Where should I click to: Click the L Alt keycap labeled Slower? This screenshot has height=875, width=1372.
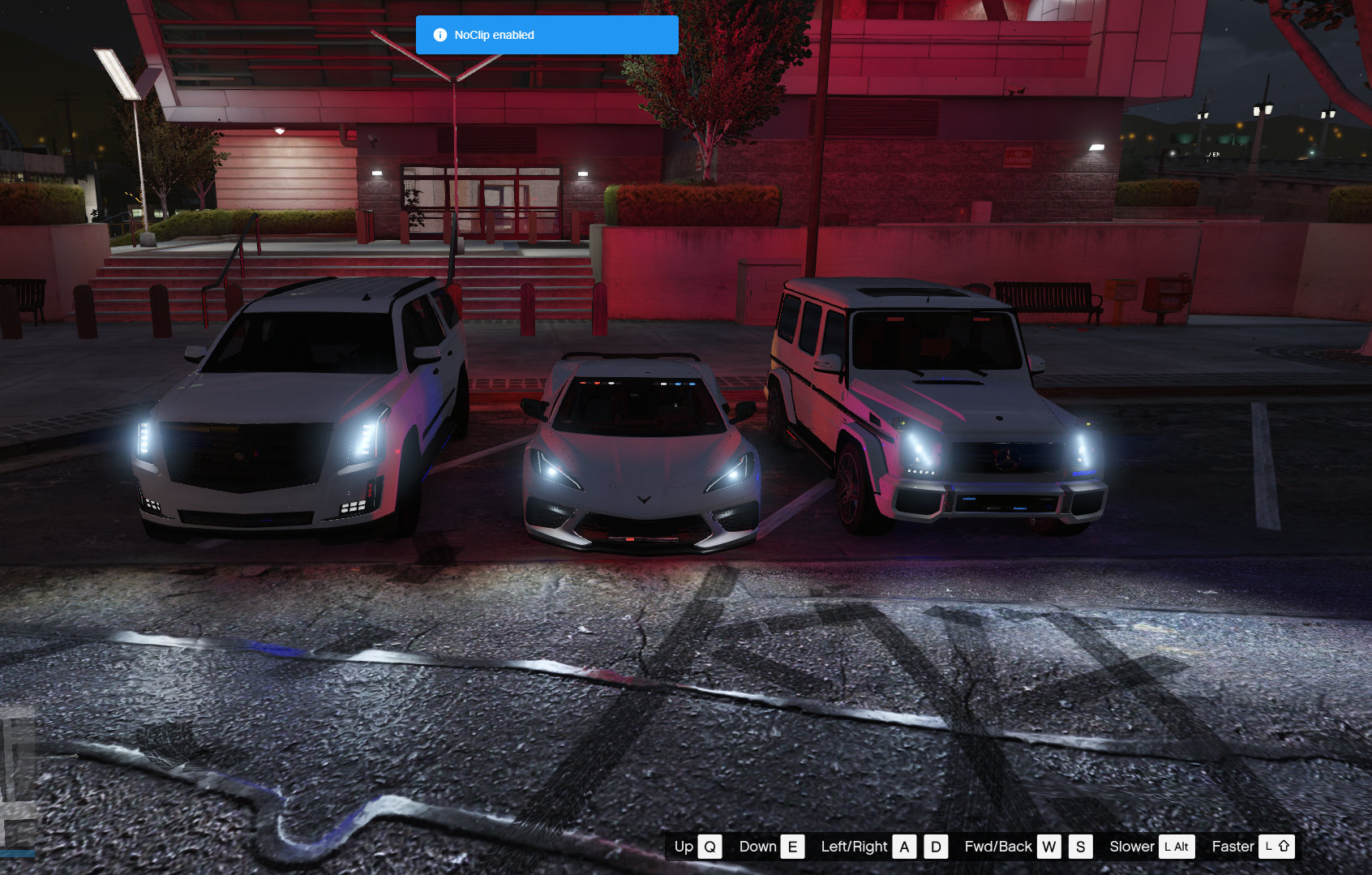pyautogui.click(x=1176, y=847)
